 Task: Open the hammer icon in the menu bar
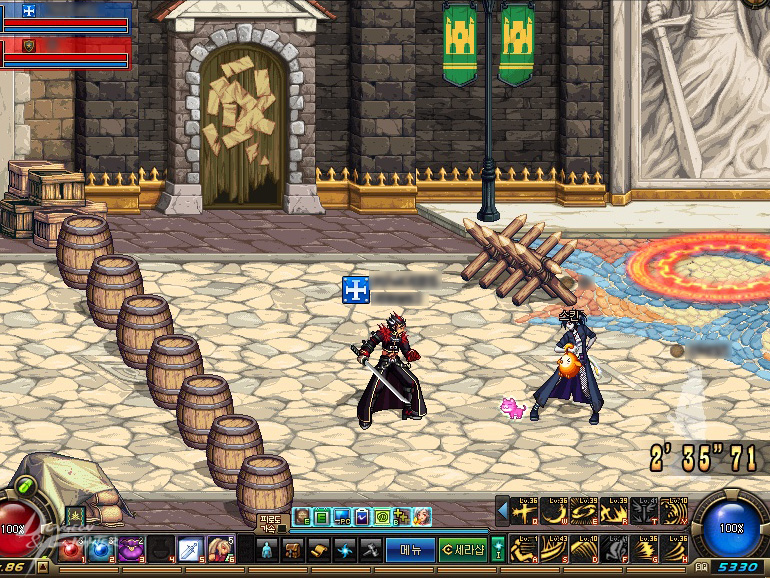tap(371, 549)
